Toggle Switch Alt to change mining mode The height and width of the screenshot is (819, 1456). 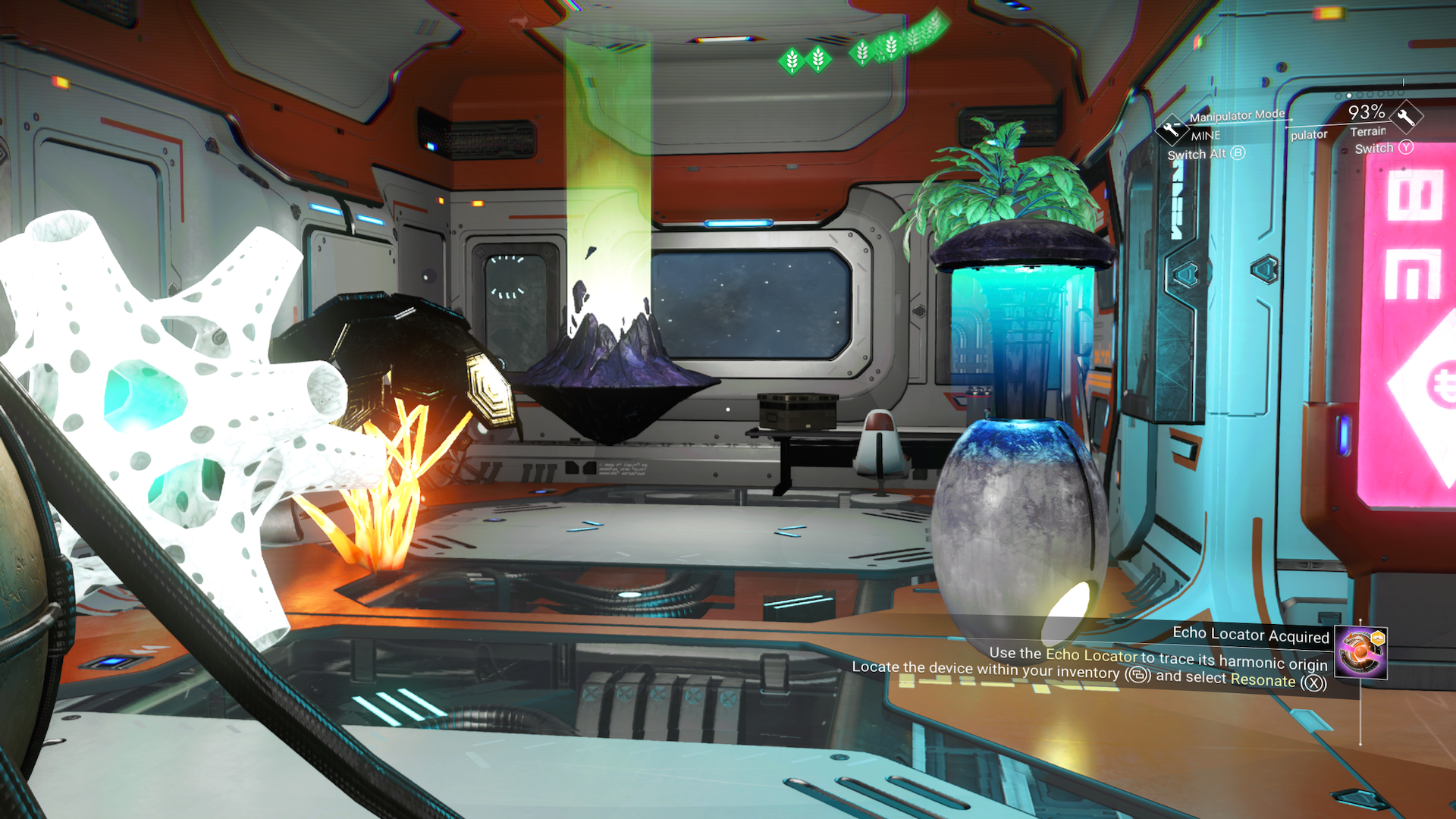pos(1198,155)
